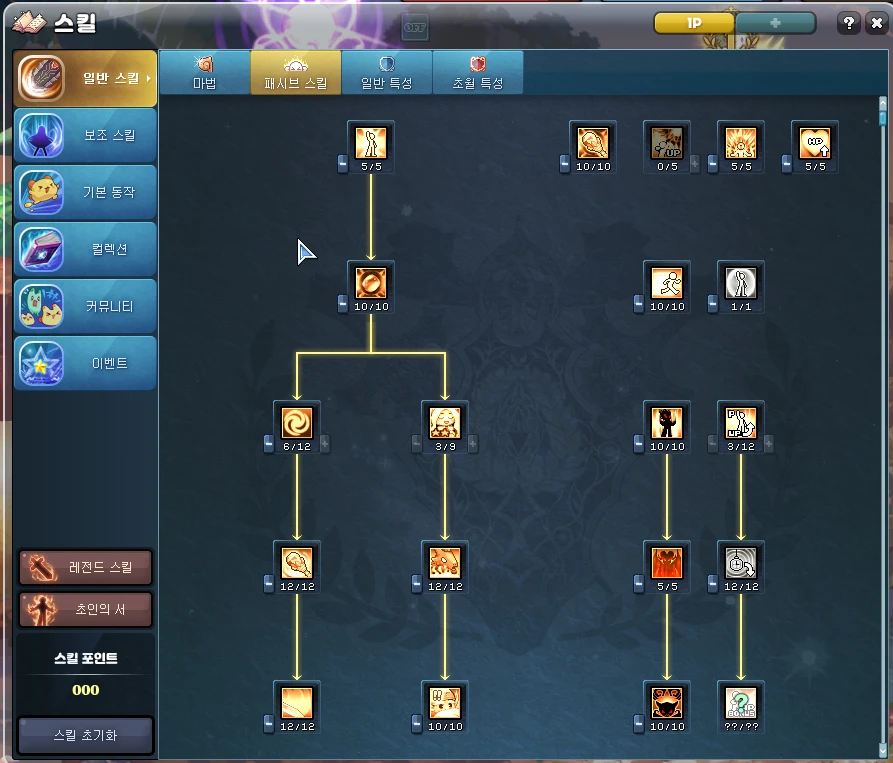Image resolution: width=893 pixels, height=763 pixels.
Task: Select the swirl skill icon at 6/12
Action: [x=297, y=421]
